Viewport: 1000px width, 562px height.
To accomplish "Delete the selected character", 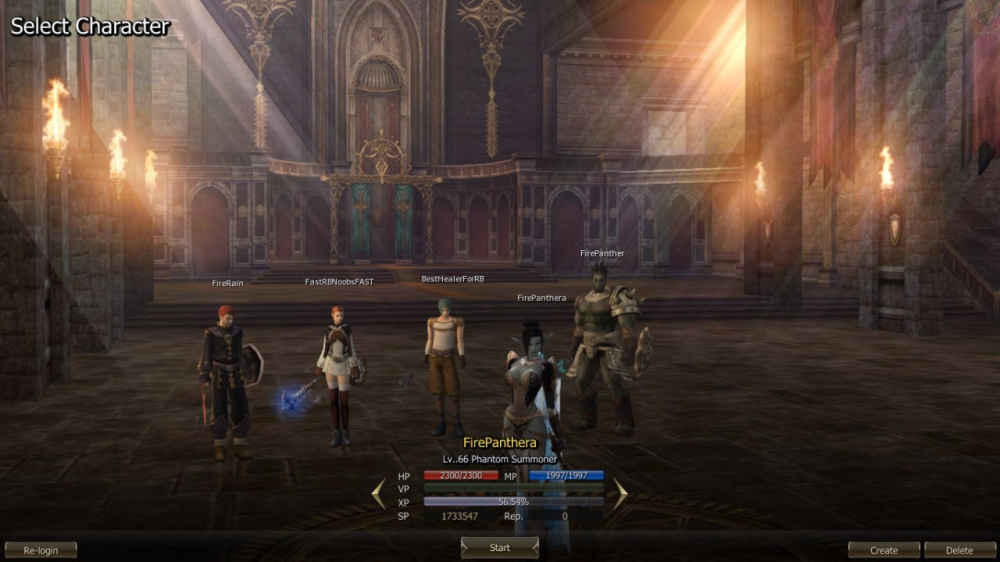I will point(960,550).
